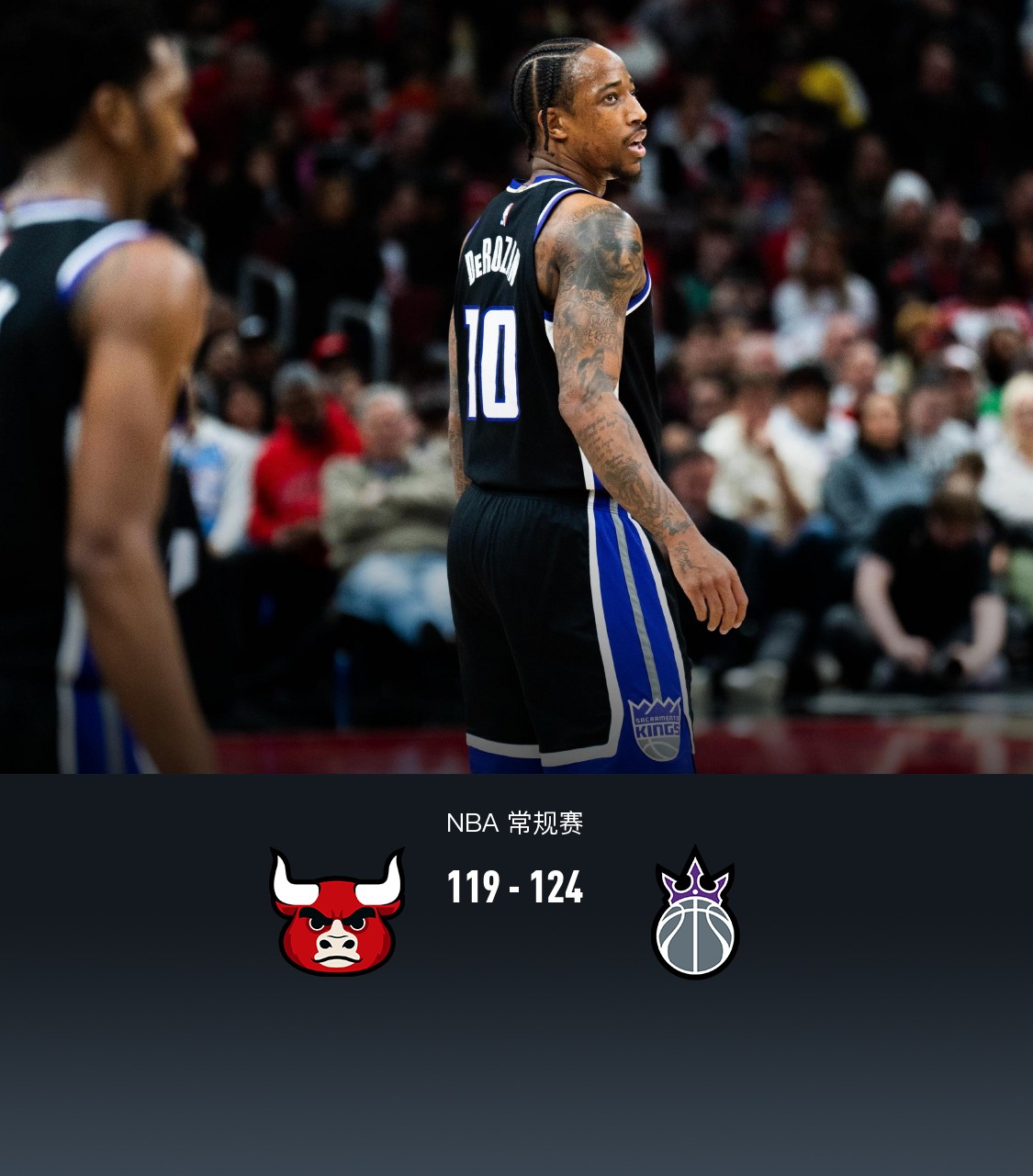View the DeRozan game photo
1033x1176 pixels.
pos(516,386)
